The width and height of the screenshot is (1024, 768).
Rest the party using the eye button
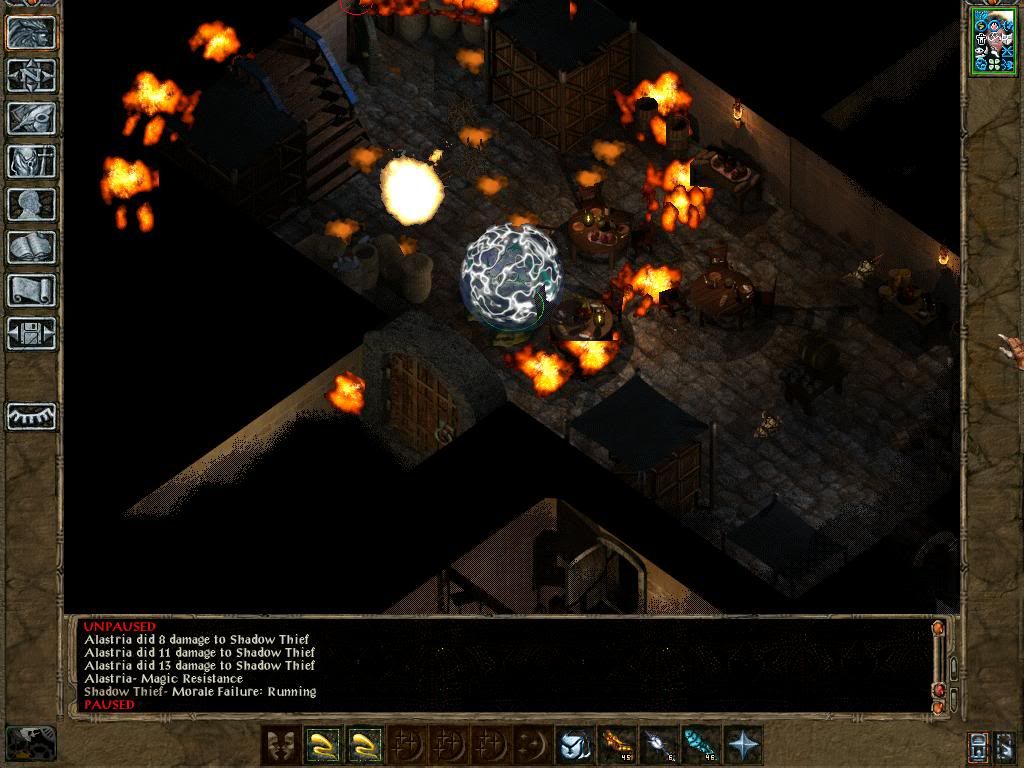point(31,415)
